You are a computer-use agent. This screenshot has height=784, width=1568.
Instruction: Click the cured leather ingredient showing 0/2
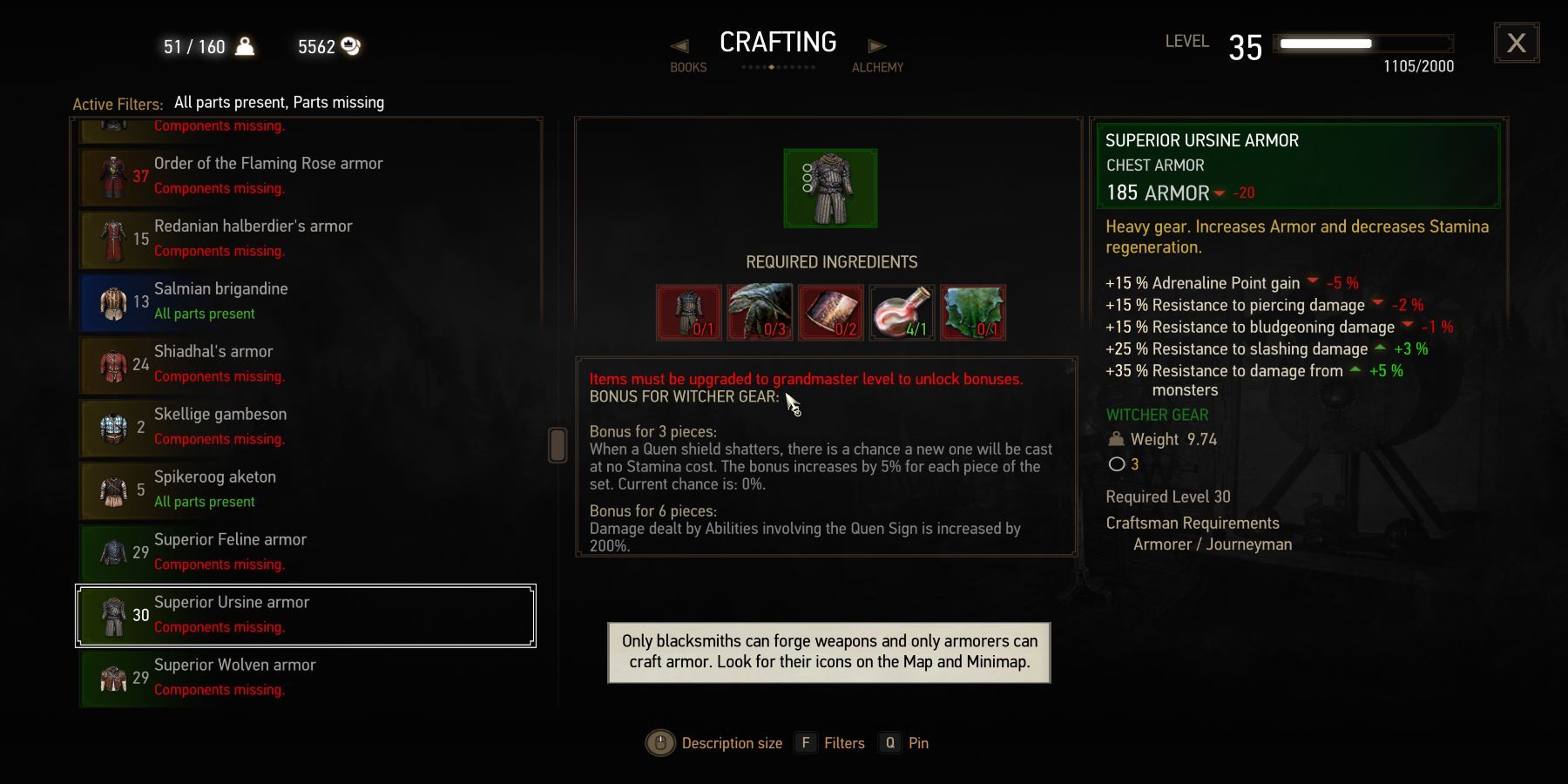click(x=830, y=313)
